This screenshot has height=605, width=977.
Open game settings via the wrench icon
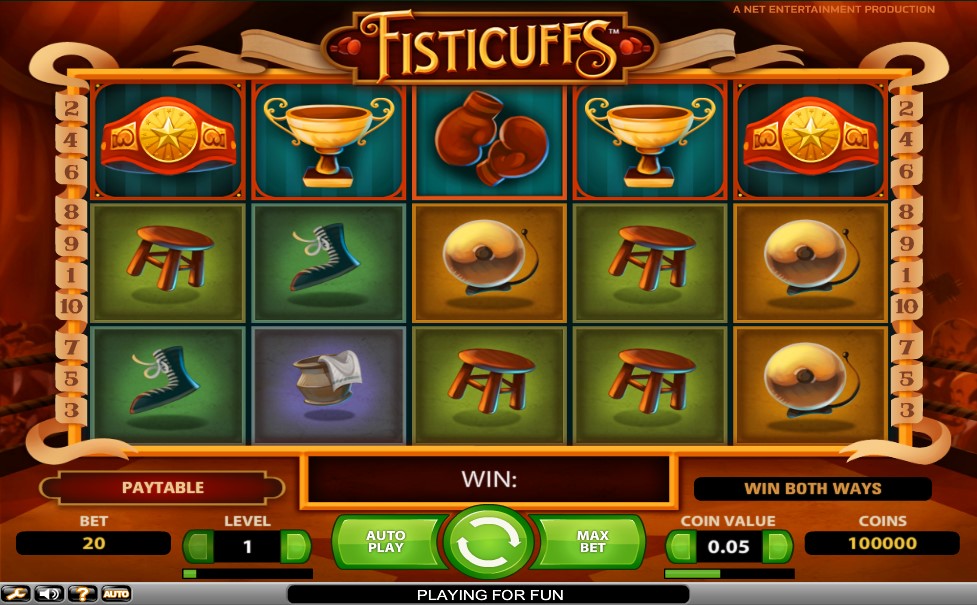[x=16, y=594]
